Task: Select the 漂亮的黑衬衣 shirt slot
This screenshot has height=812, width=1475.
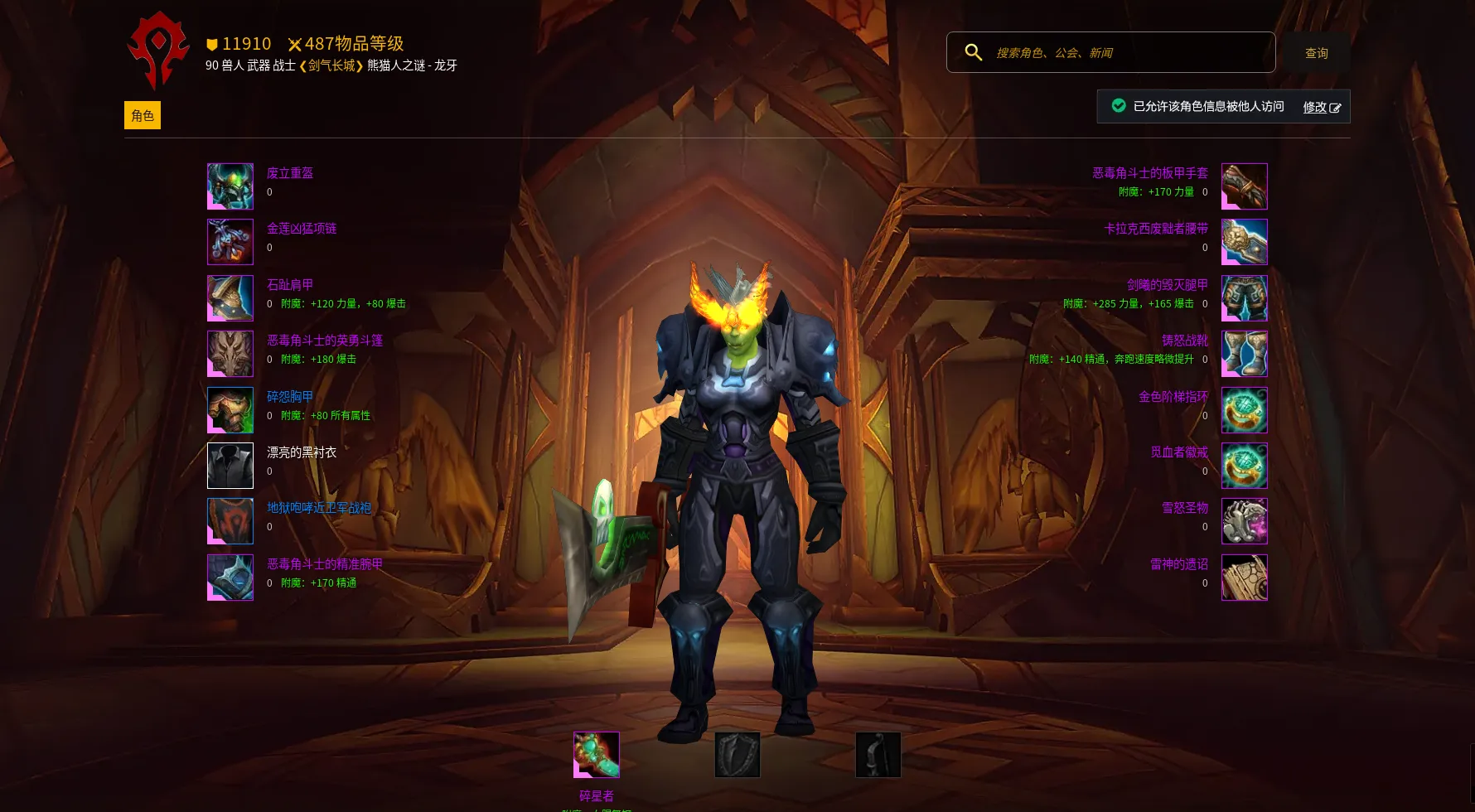Action: 230,466
